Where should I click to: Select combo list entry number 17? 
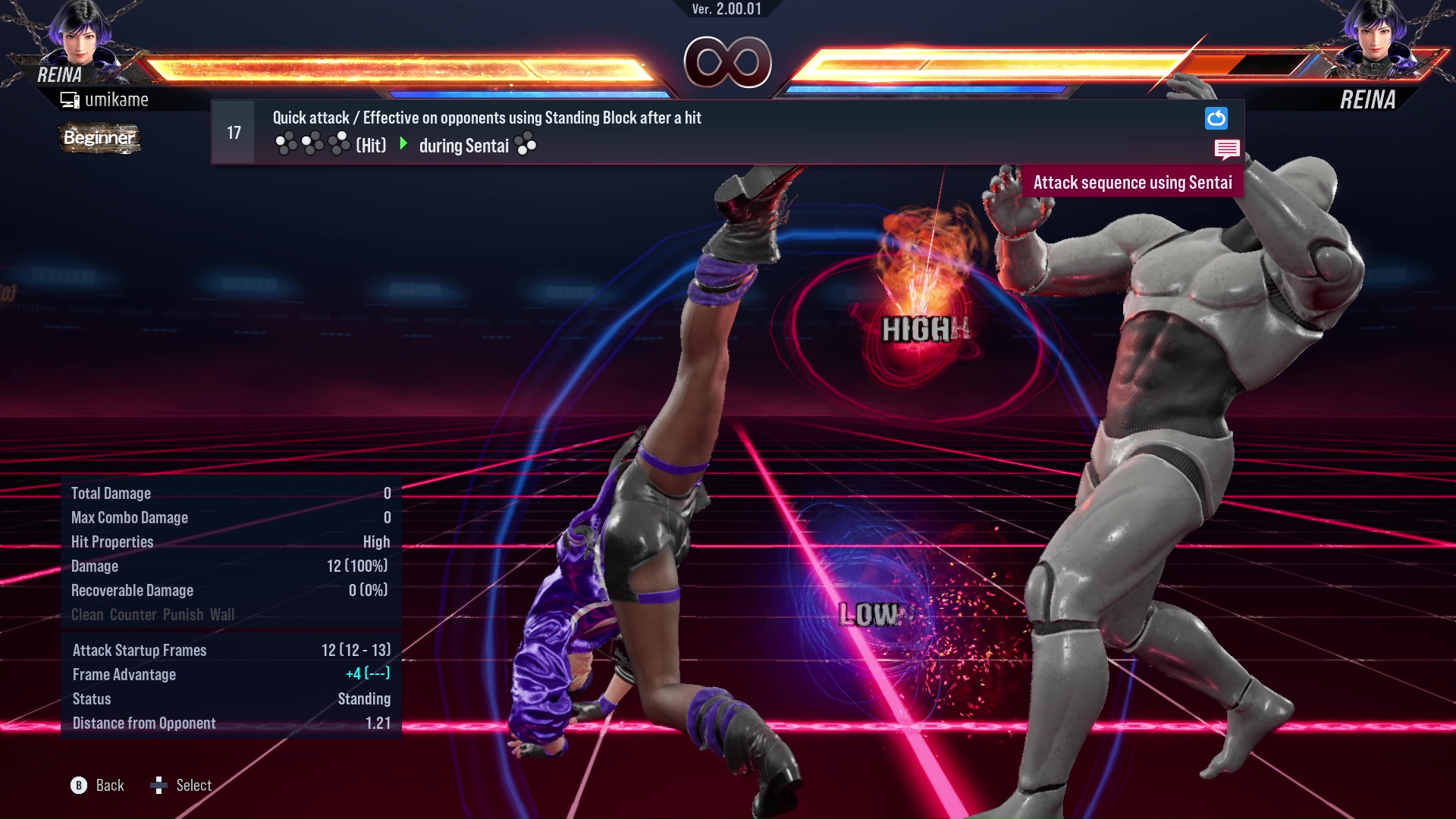(x=233, y=131)
